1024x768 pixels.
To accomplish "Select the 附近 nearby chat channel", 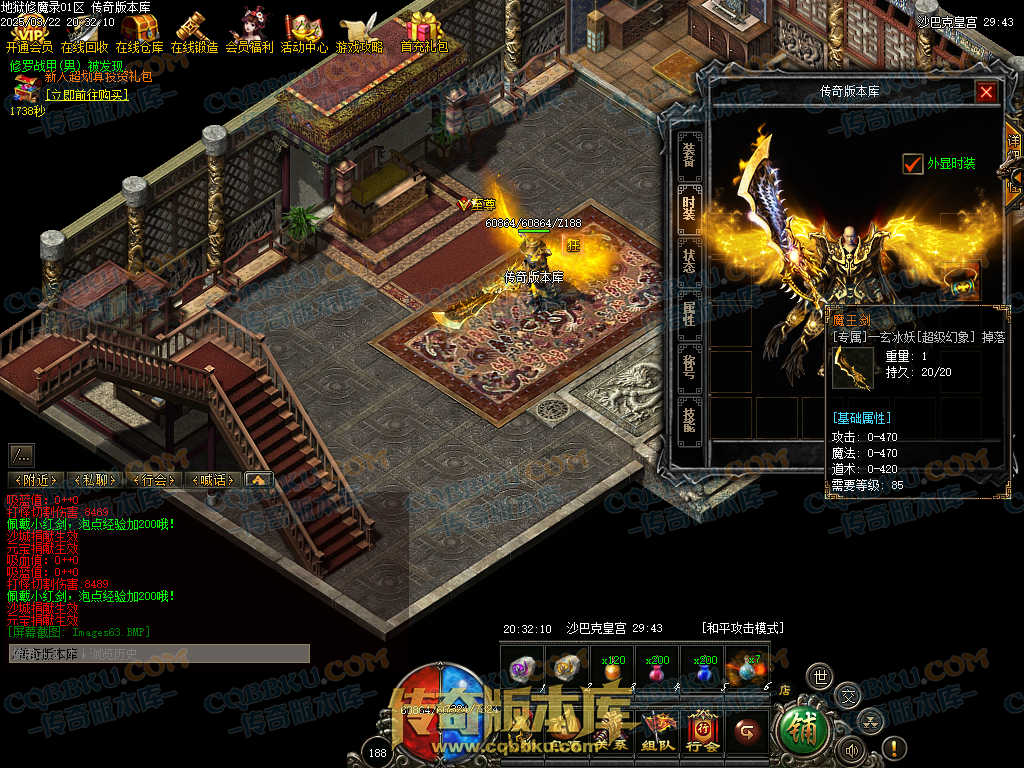I will click(36, 480).
